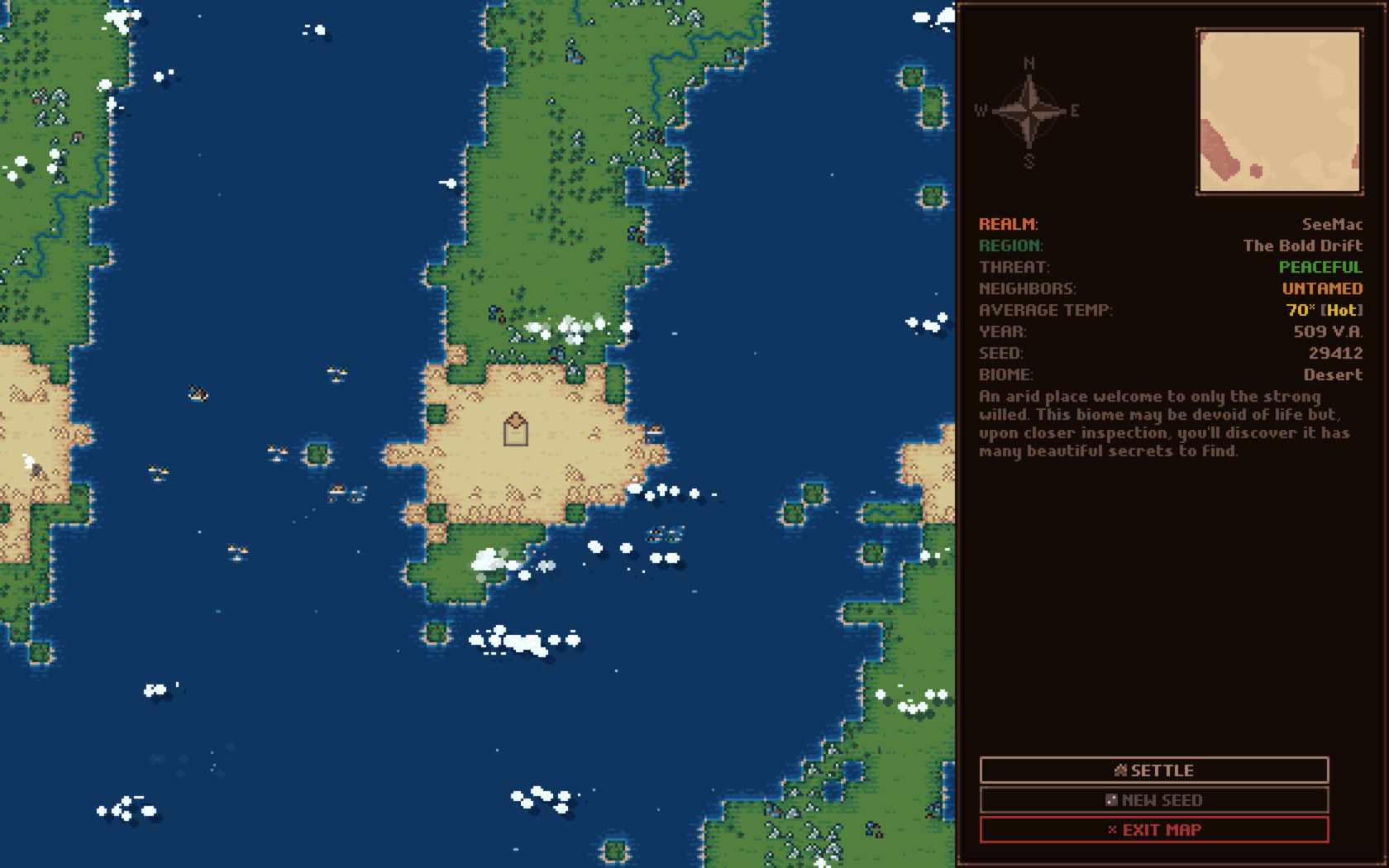
Task: Click the region name The Bold Drift
Action: (x=1303, y=246)
